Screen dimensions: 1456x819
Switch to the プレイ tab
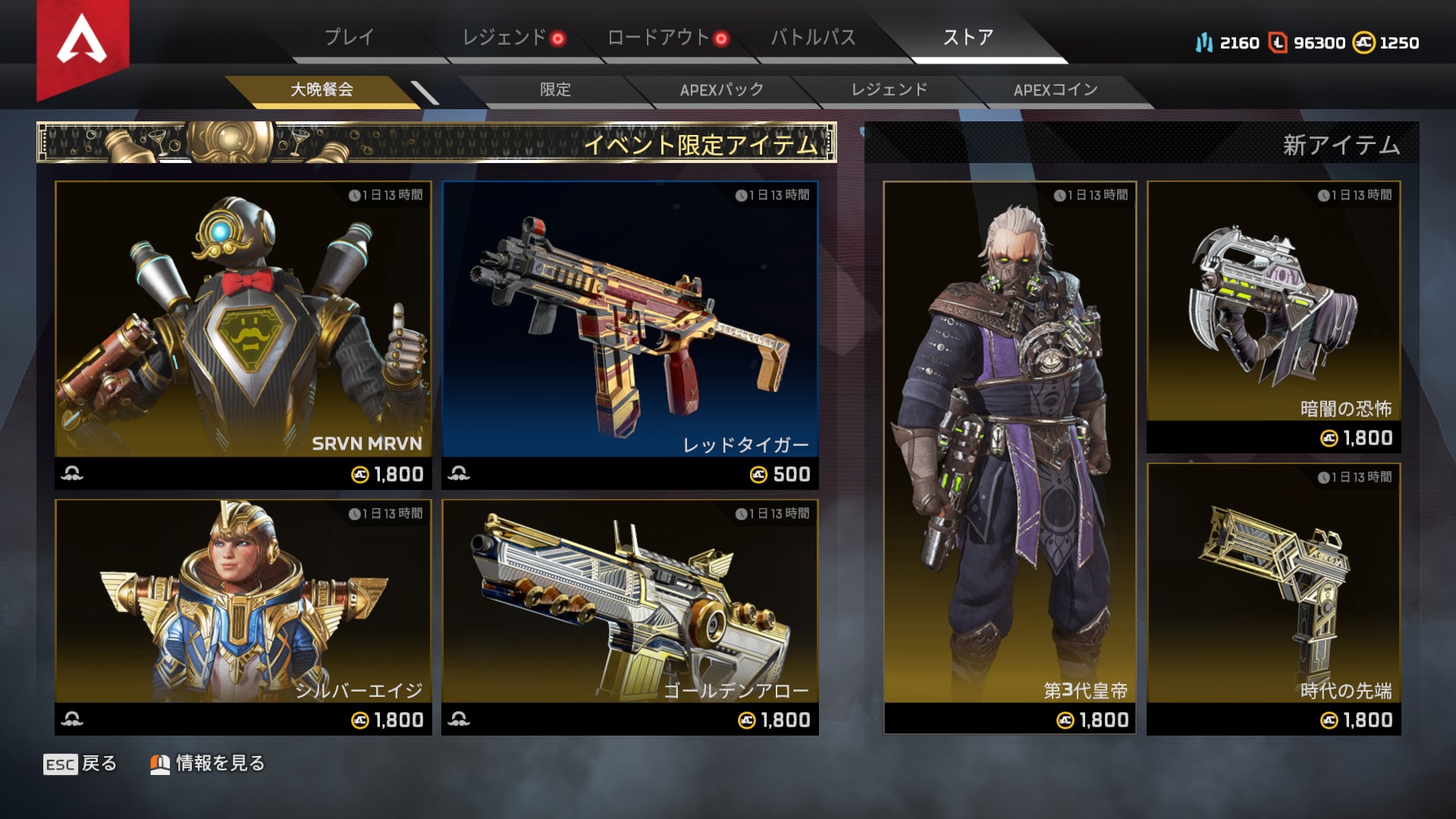click(349, 37)
